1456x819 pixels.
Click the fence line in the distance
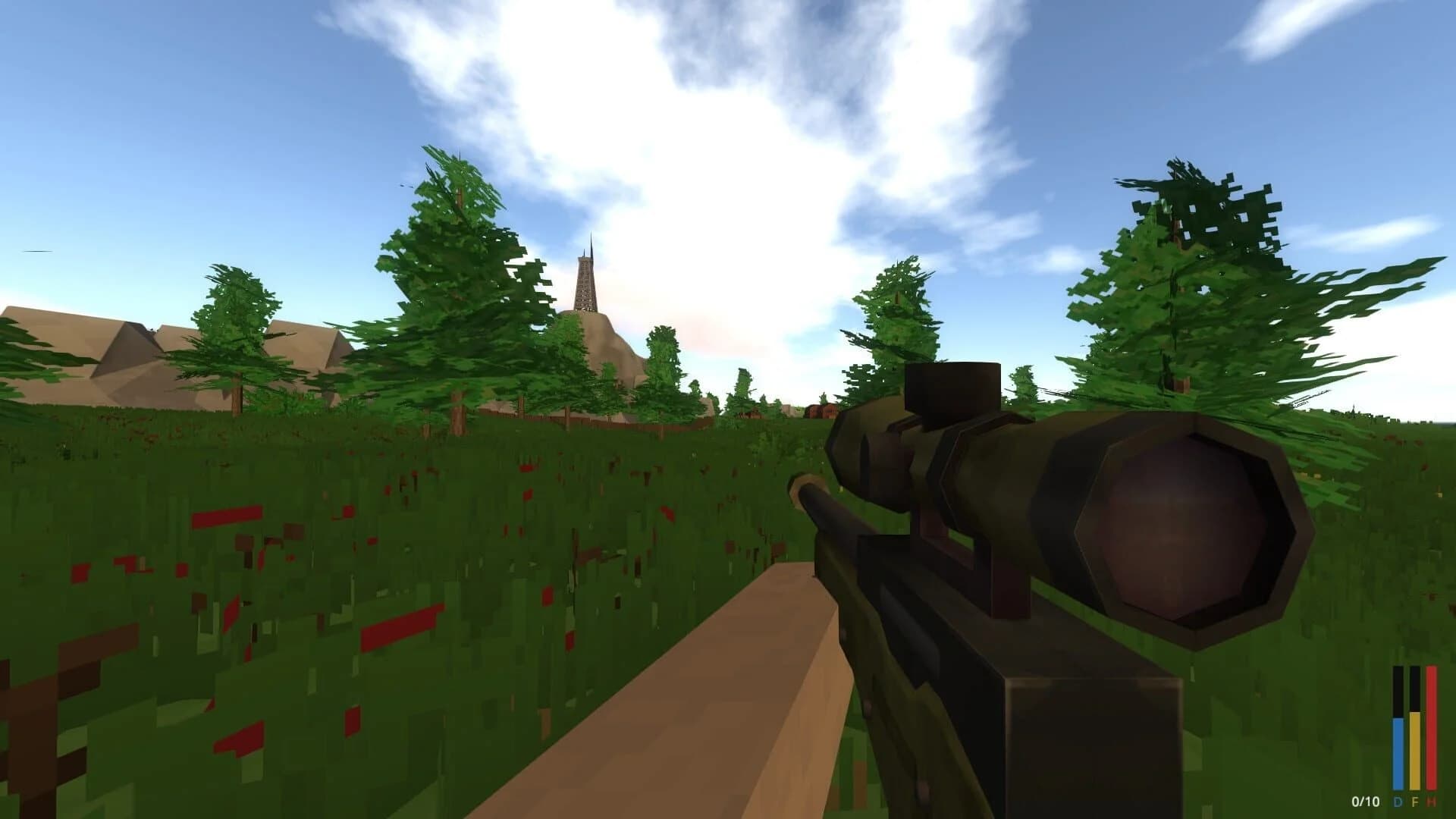pyautogui.click(x=569, y=421)
